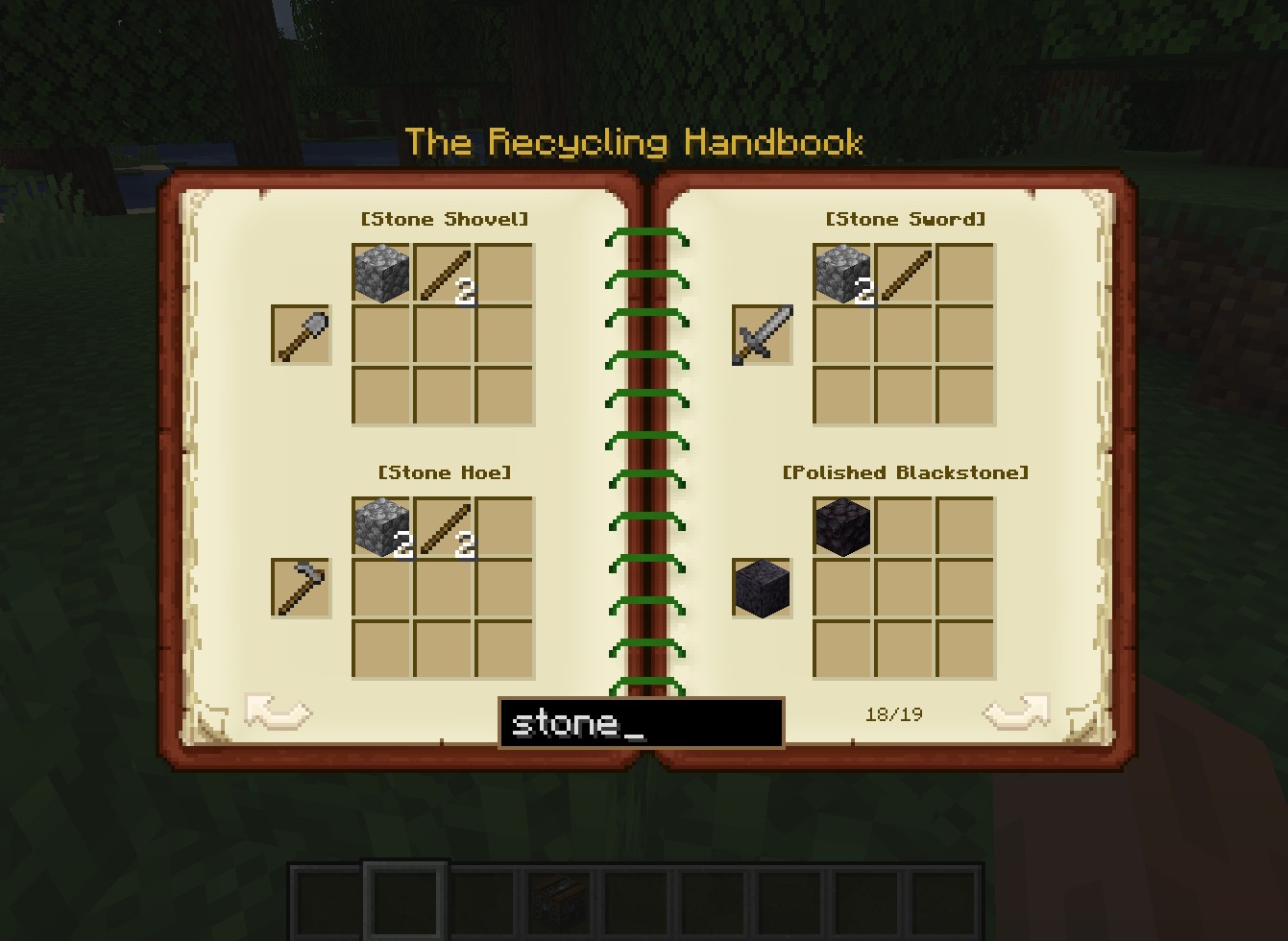This screenshot has height=941, width=1288.
Task: Select the Stone Shovel item icon
Action: tap(302, 335)
